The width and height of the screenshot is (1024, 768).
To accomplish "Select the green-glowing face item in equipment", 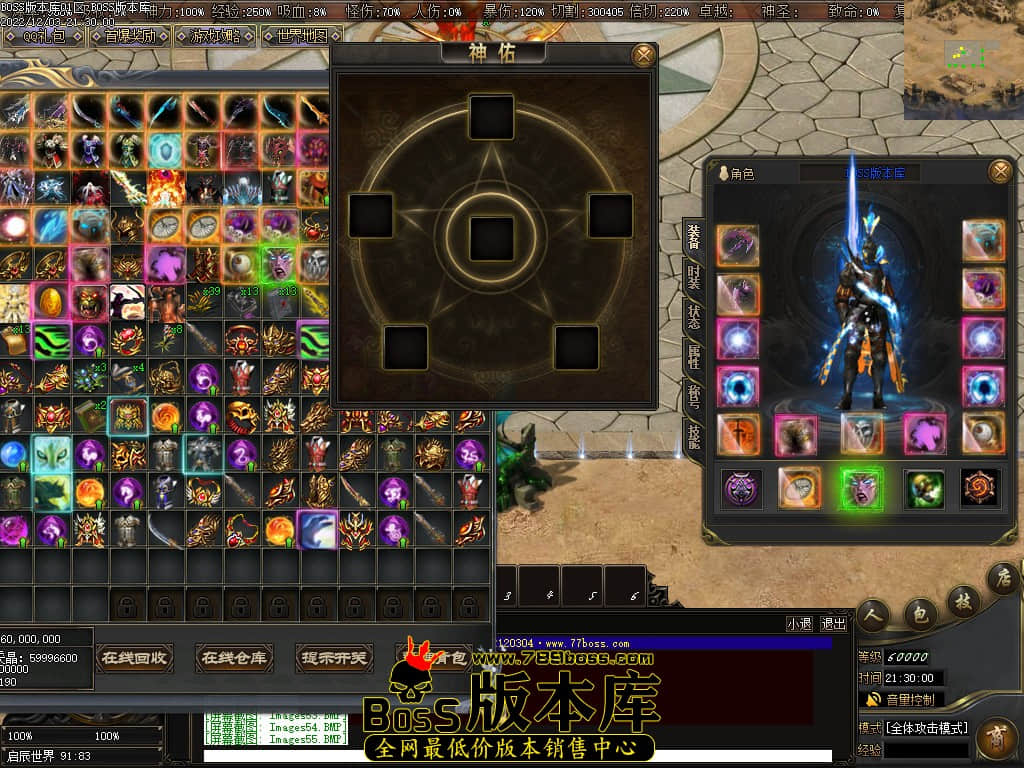I will pos(861,488).
